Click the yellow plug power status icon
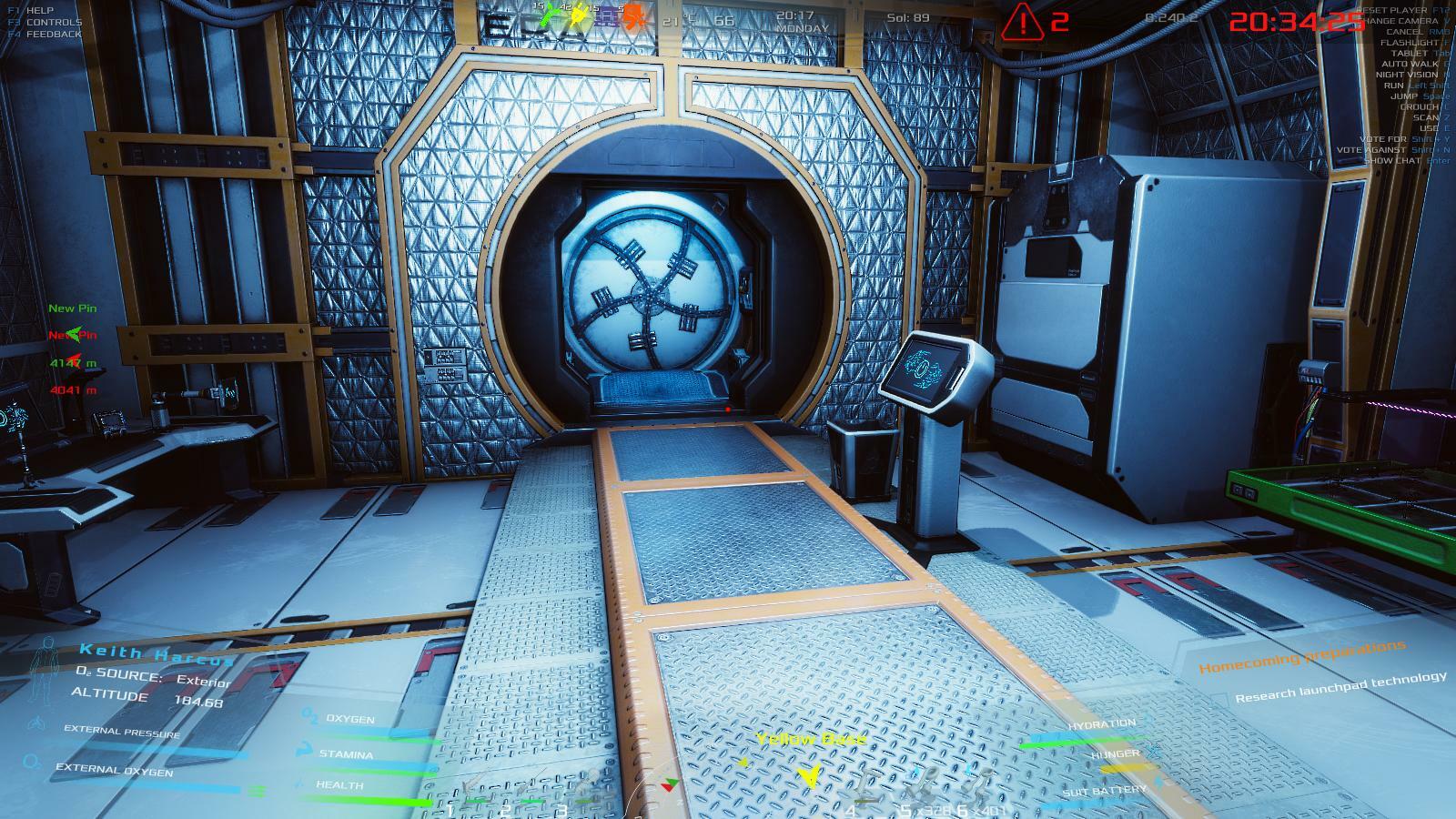1456x819 pixels. (579, 15)
